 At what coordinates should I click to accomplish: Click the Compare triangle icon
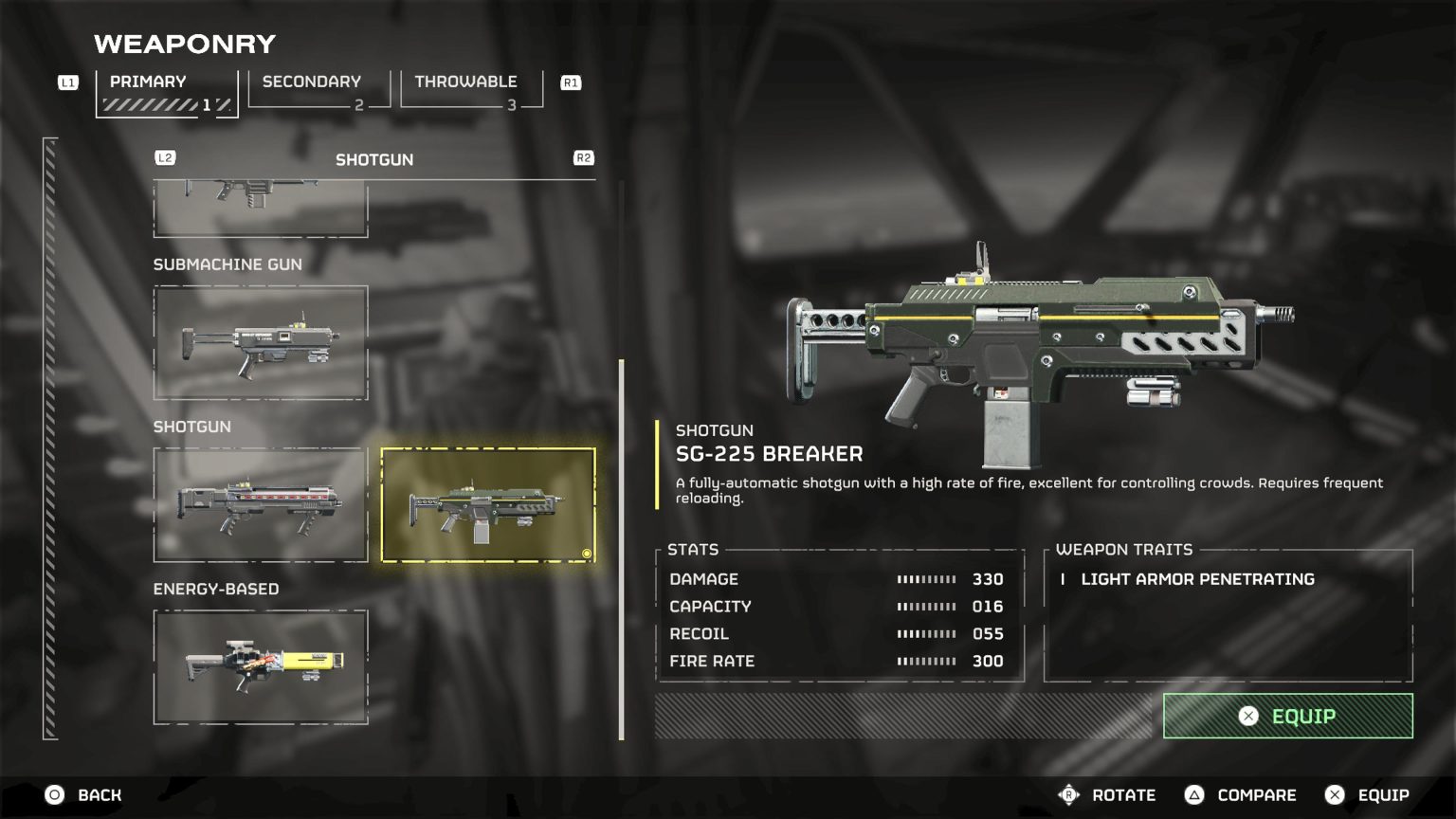pos(1194,794)
